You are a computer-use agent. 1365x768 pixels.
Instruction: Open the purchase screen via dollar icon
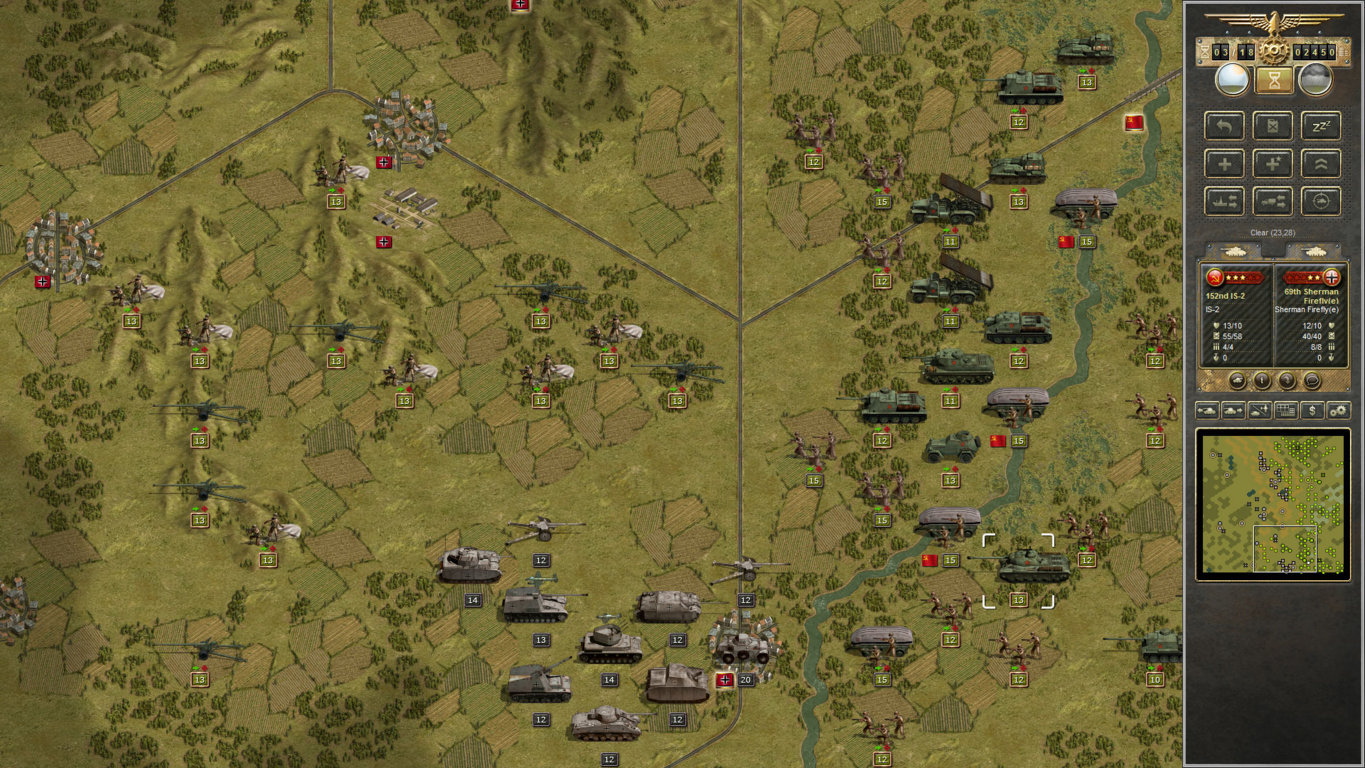[x=1312, y=410]
